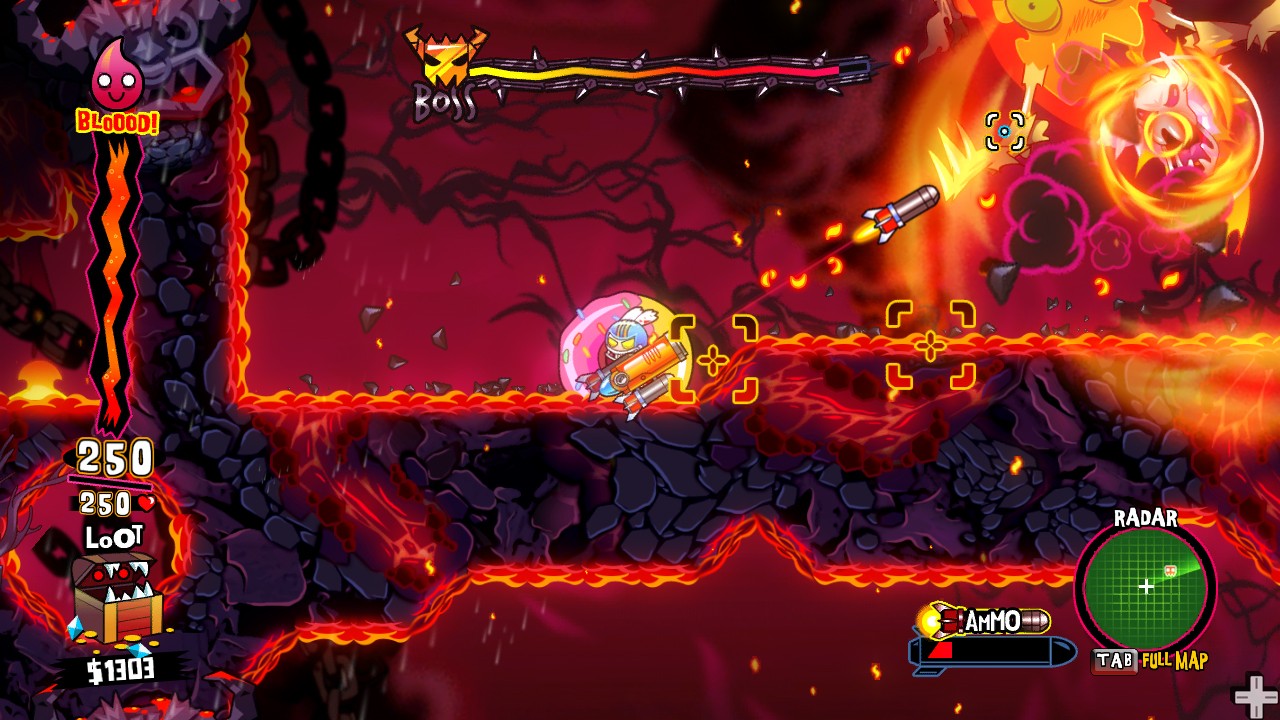Click the grey plus icon in corner
Viewport: 1280px width, 720px height.
point(1255,696)
